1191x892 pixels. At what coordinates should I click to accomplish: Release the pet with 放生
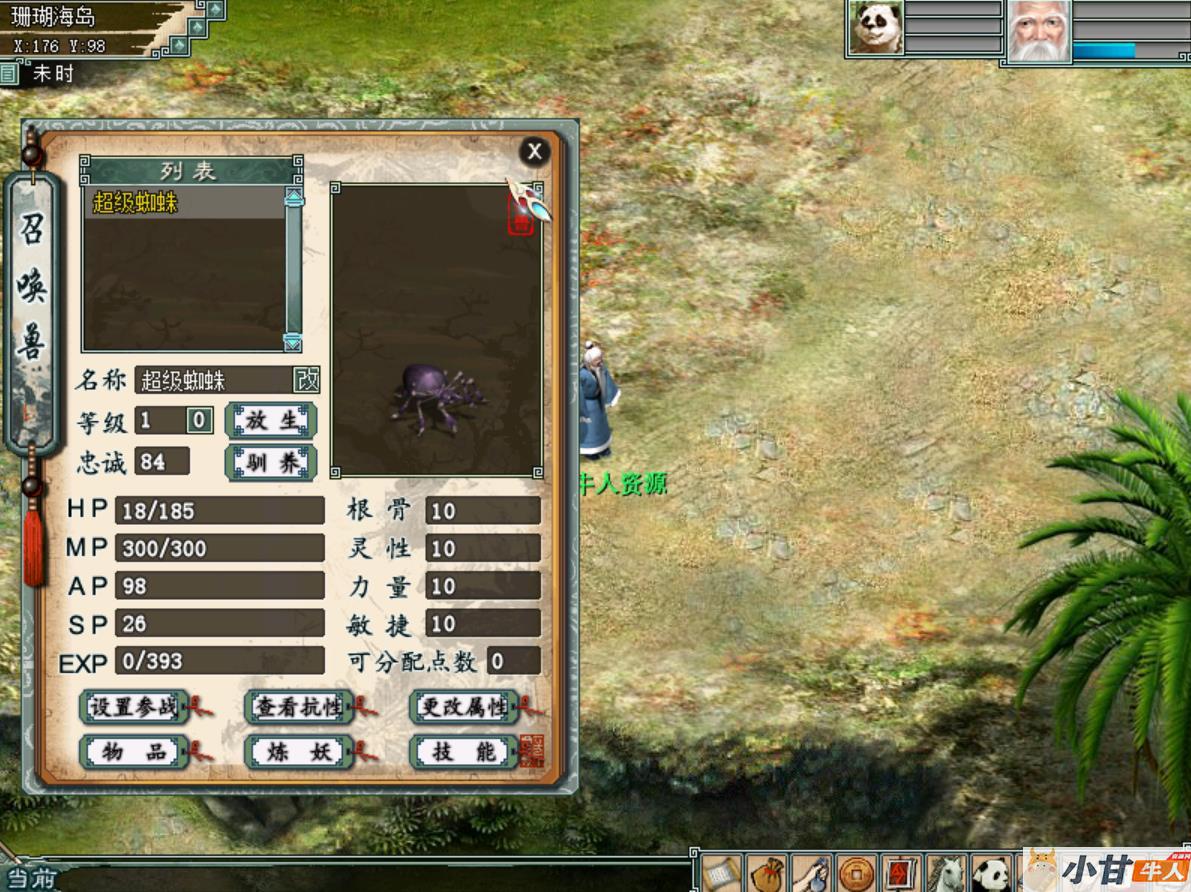point(271,421)
